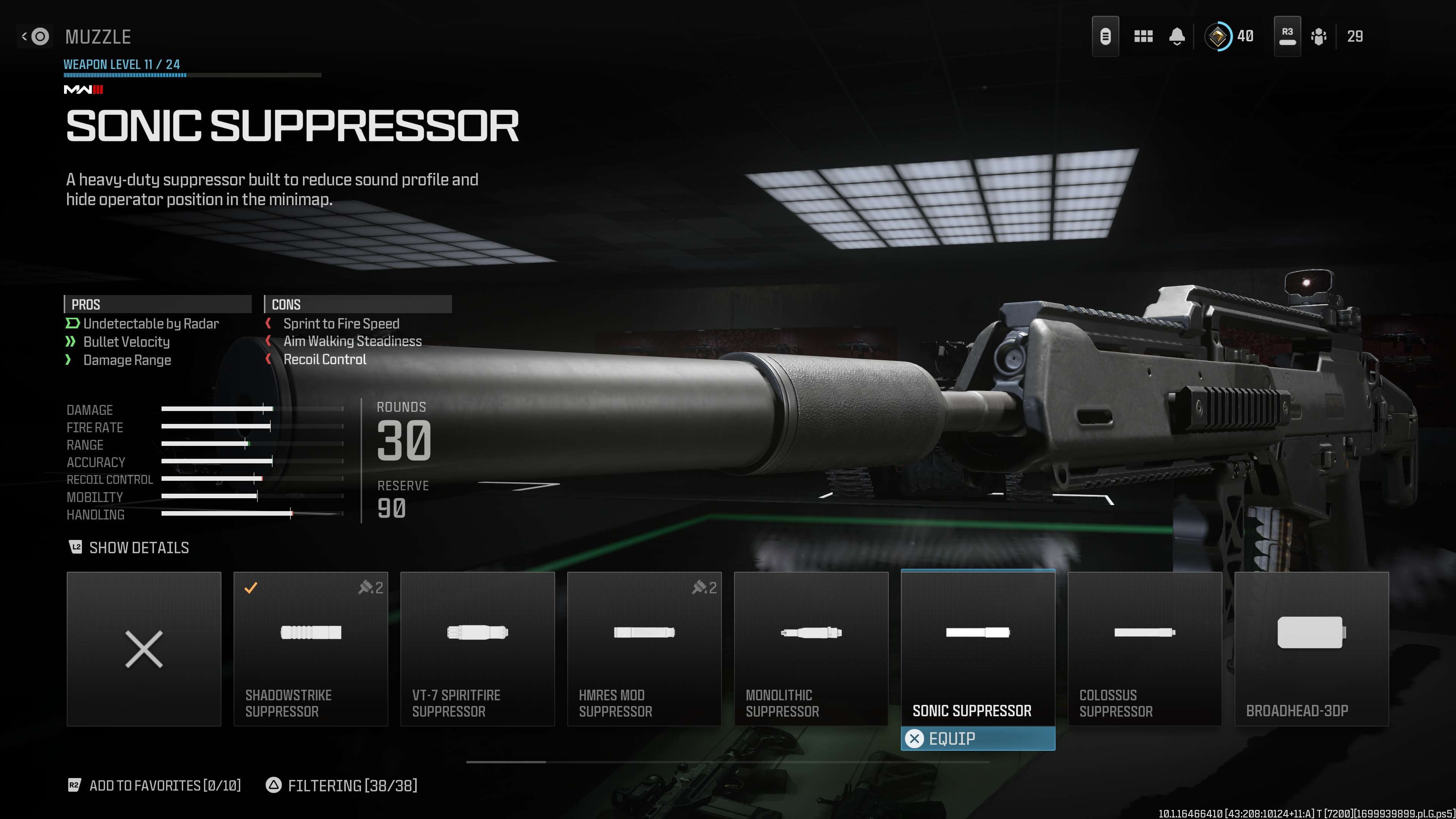This screenshot has width=1456, height=819.
Task: Open the notifications bell
Action: tap(1177, 37)
